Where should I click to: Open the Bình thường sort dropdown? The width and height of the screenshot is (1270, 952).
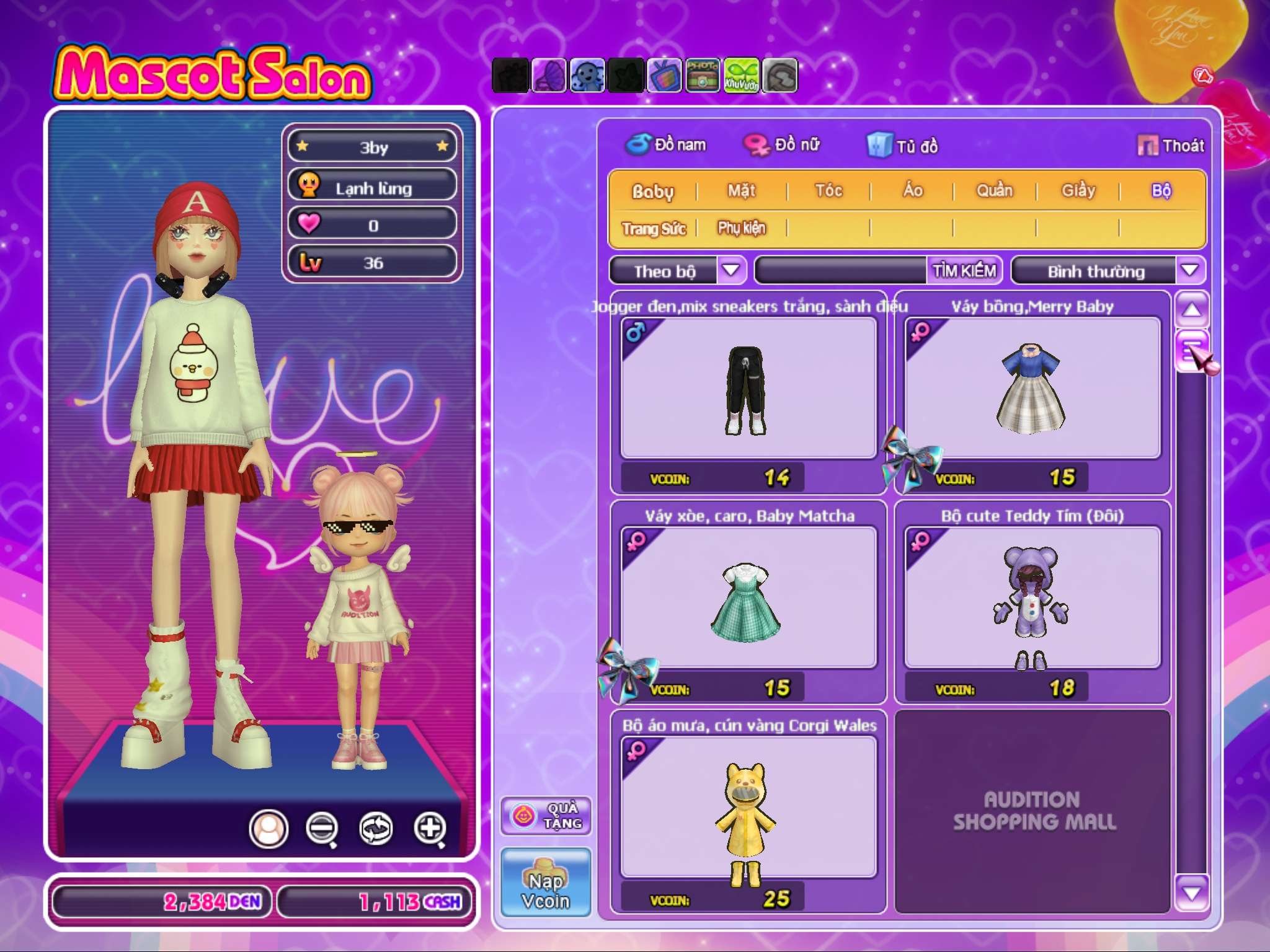[x=1189, y=271]
